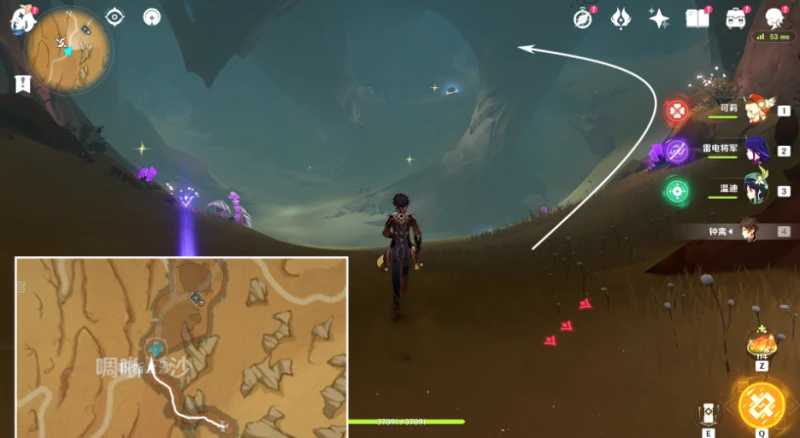800x438 pixels.
Task: Open the compass adventure icon
Action: 583,18
